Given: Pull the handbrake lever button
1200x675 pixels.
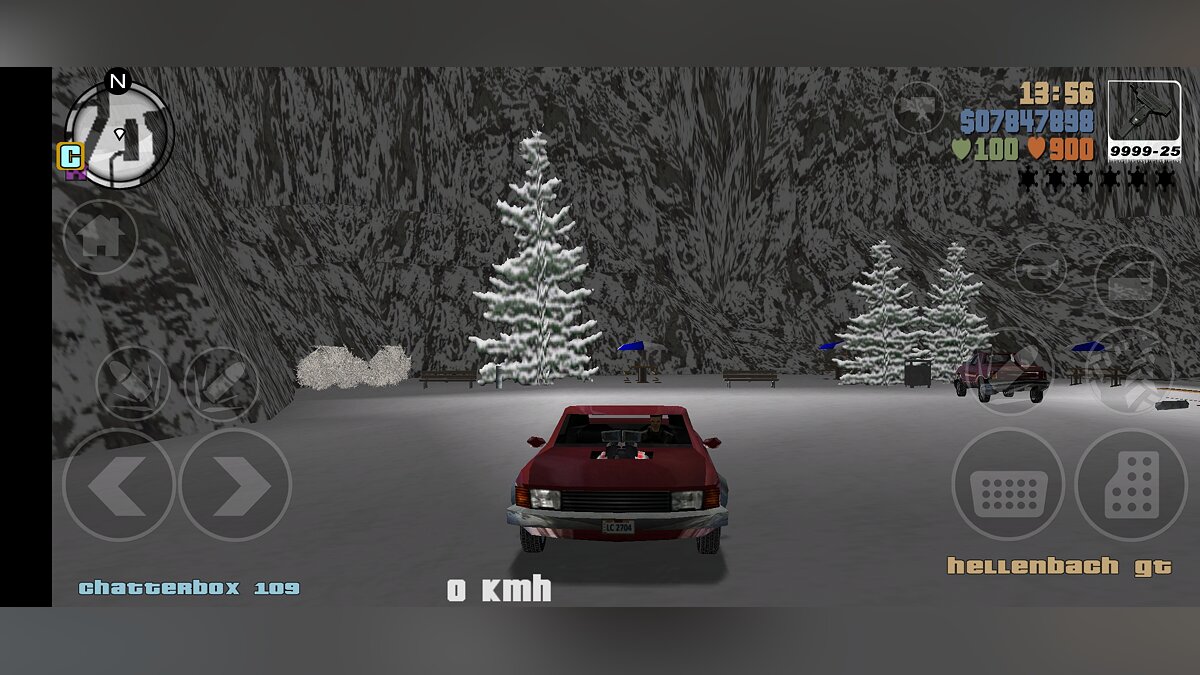Looking at the screenshot, I should (1013, 372).
